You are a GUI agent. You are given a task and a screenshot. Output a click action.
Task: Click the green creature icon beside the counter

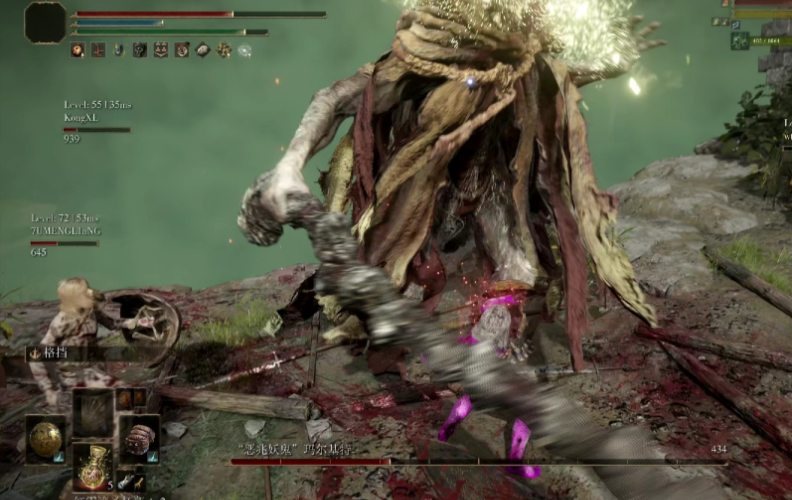click(x=740, y=41)
